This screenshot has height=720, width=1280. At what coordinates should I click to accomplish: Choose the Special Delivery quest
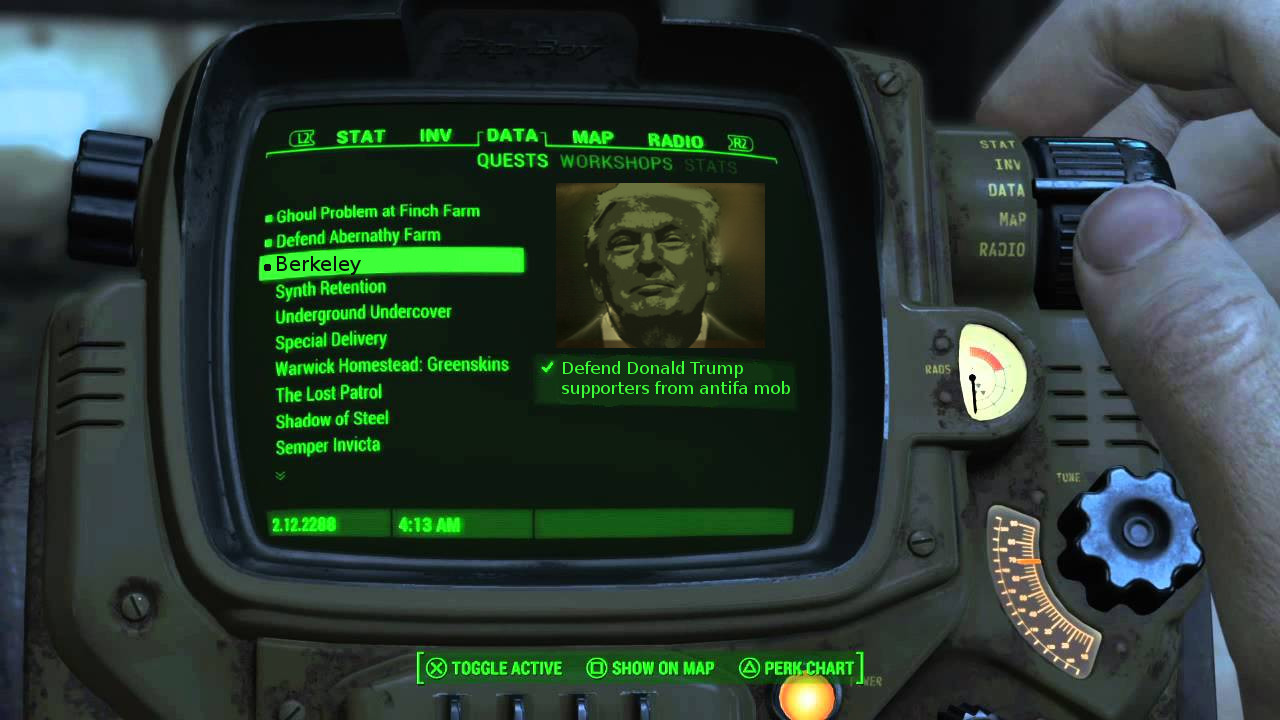point(330,340)
